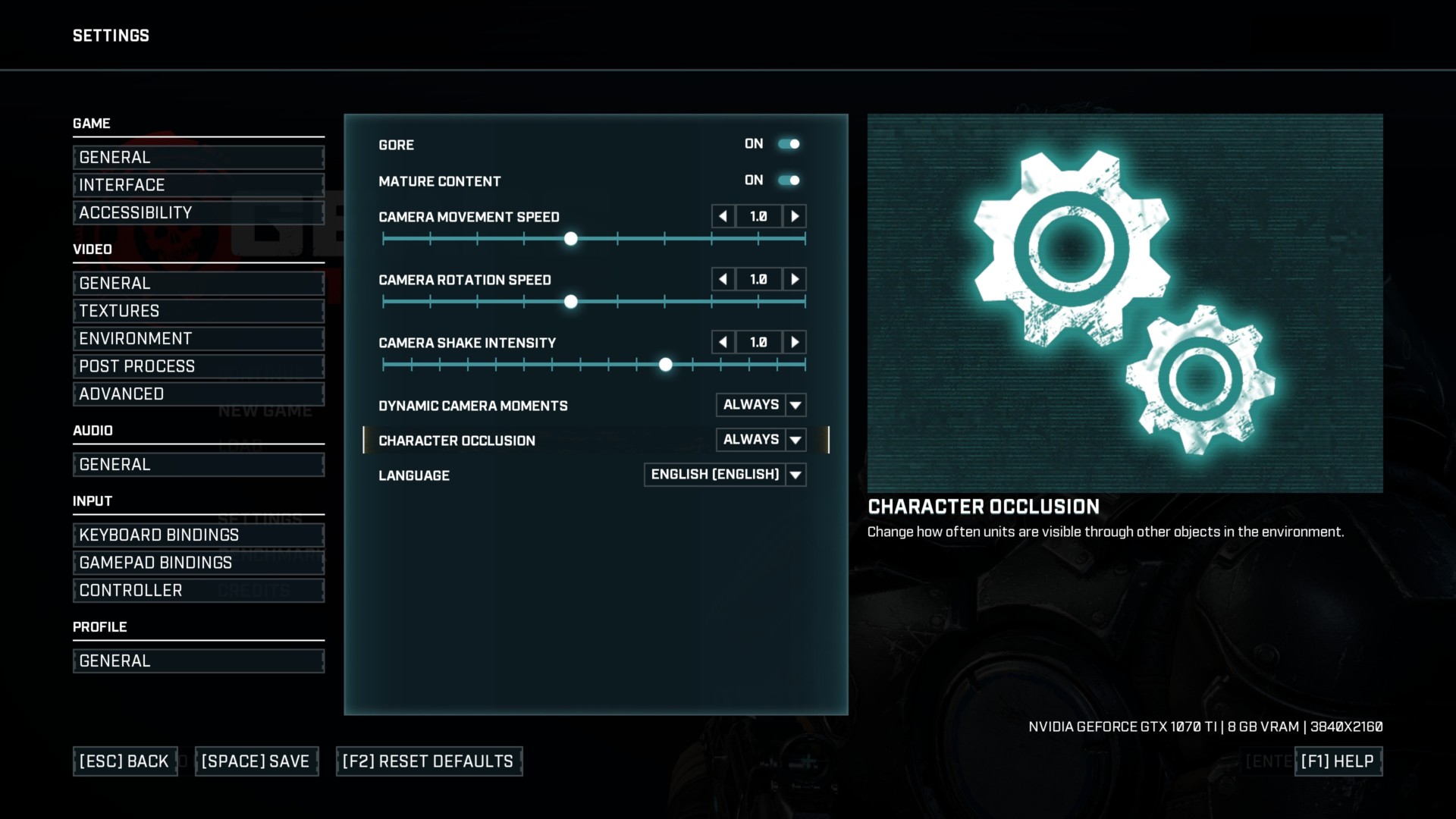
Task: Decrease Camera Rotation Speed with left arrow
Action: click(723, 280)
